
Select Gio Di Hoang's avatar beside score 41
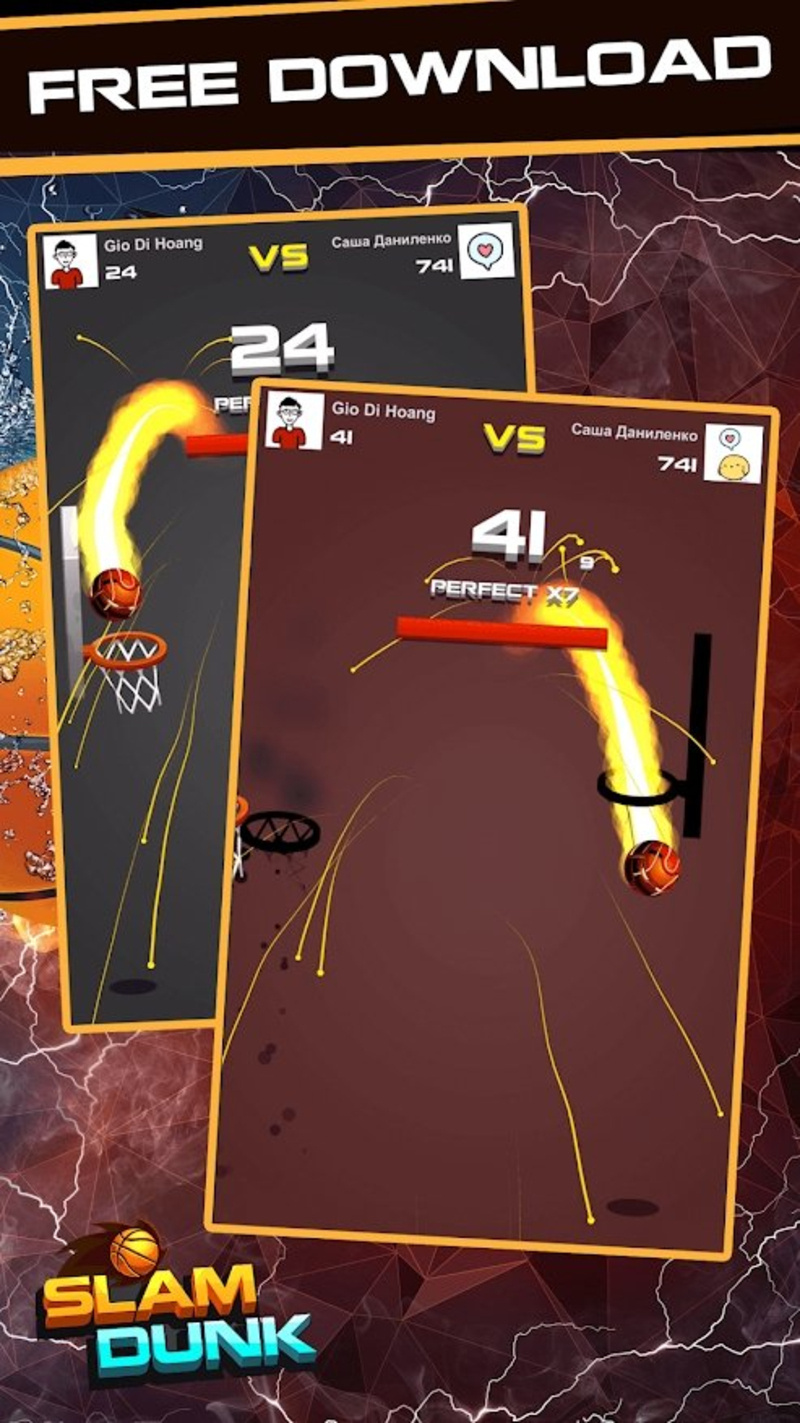[294, 420]
